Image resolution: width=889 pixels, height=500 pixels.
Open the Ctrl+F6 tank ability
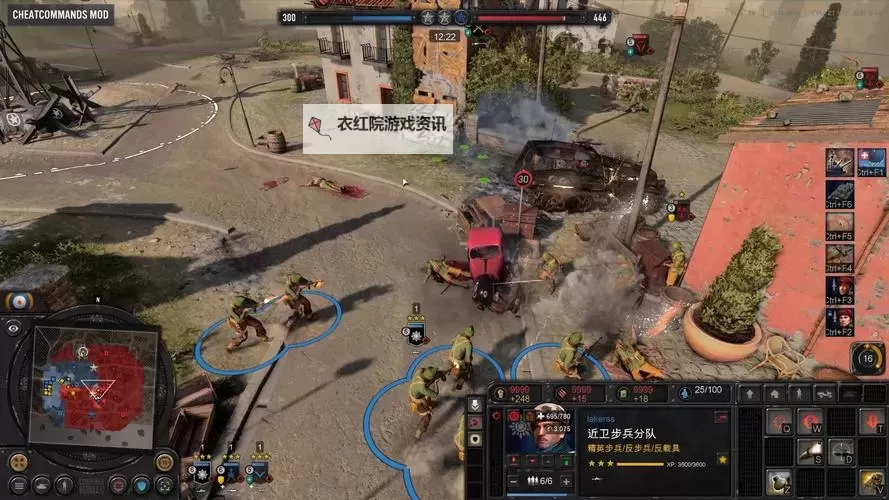click(x=840, y=193)
